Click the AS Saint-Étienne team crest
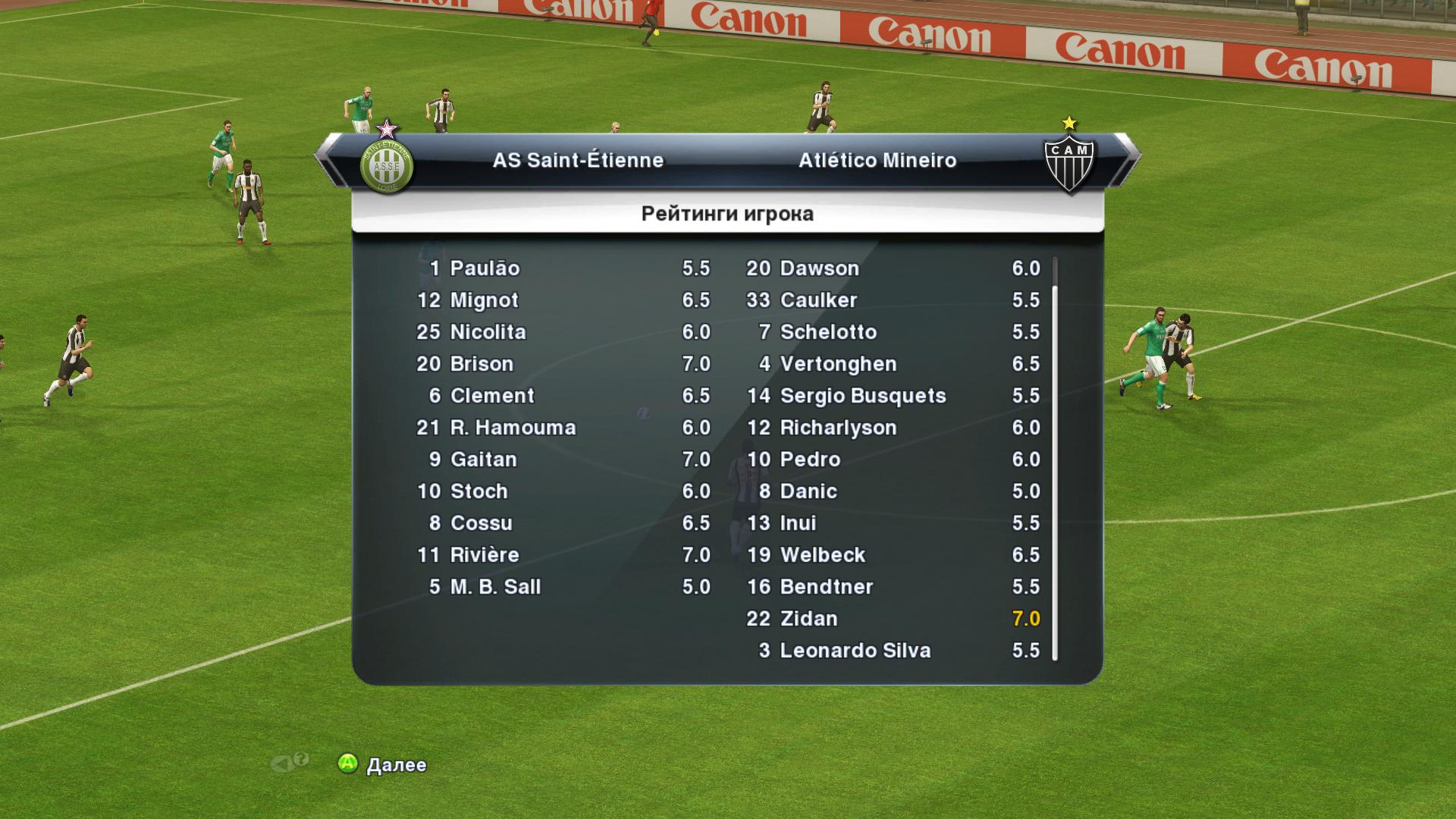The image size is (1456, 819). click(x=387, y=165)
